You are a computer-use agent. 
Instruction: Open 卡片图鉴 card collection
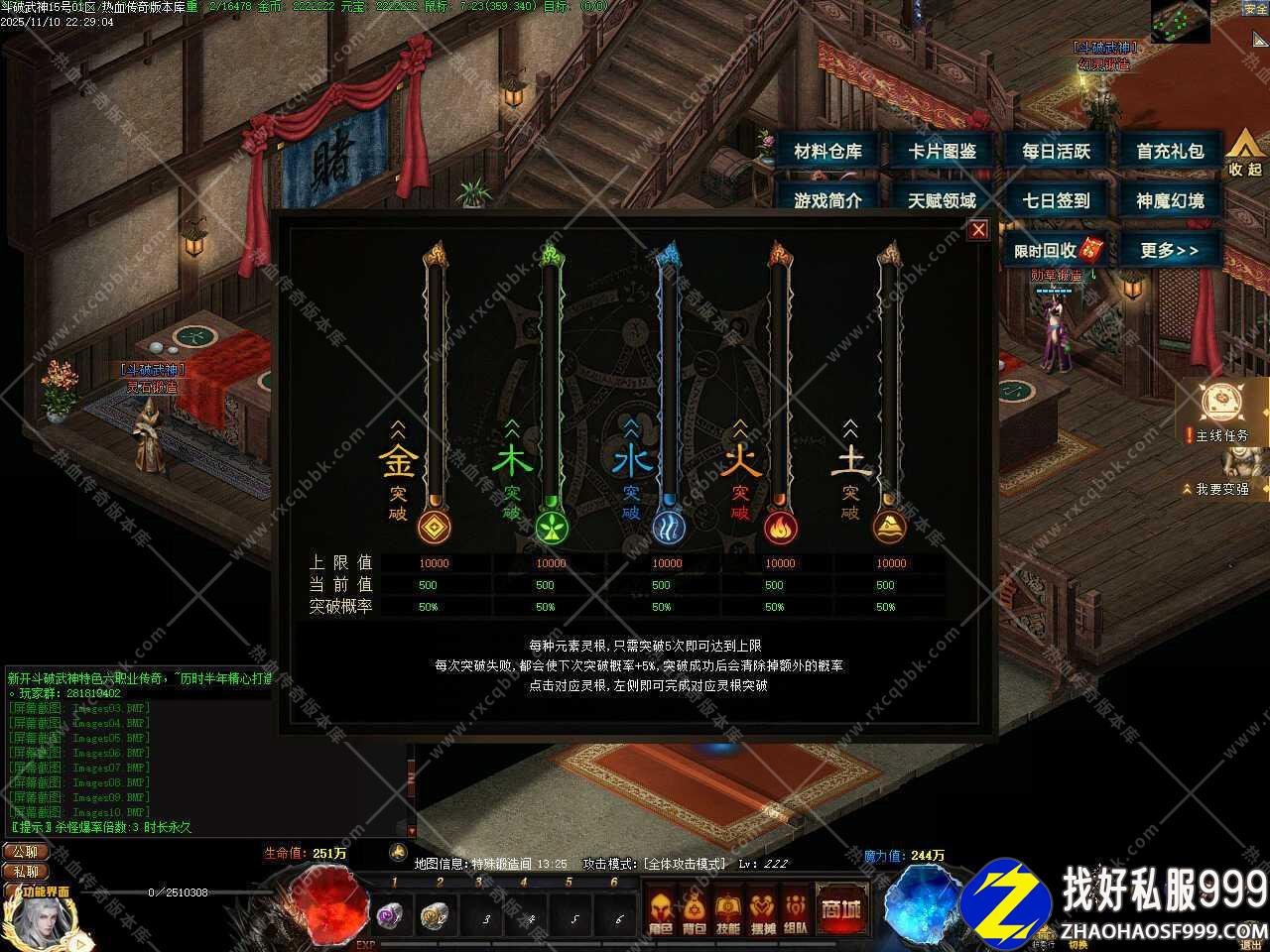[943, 152]
